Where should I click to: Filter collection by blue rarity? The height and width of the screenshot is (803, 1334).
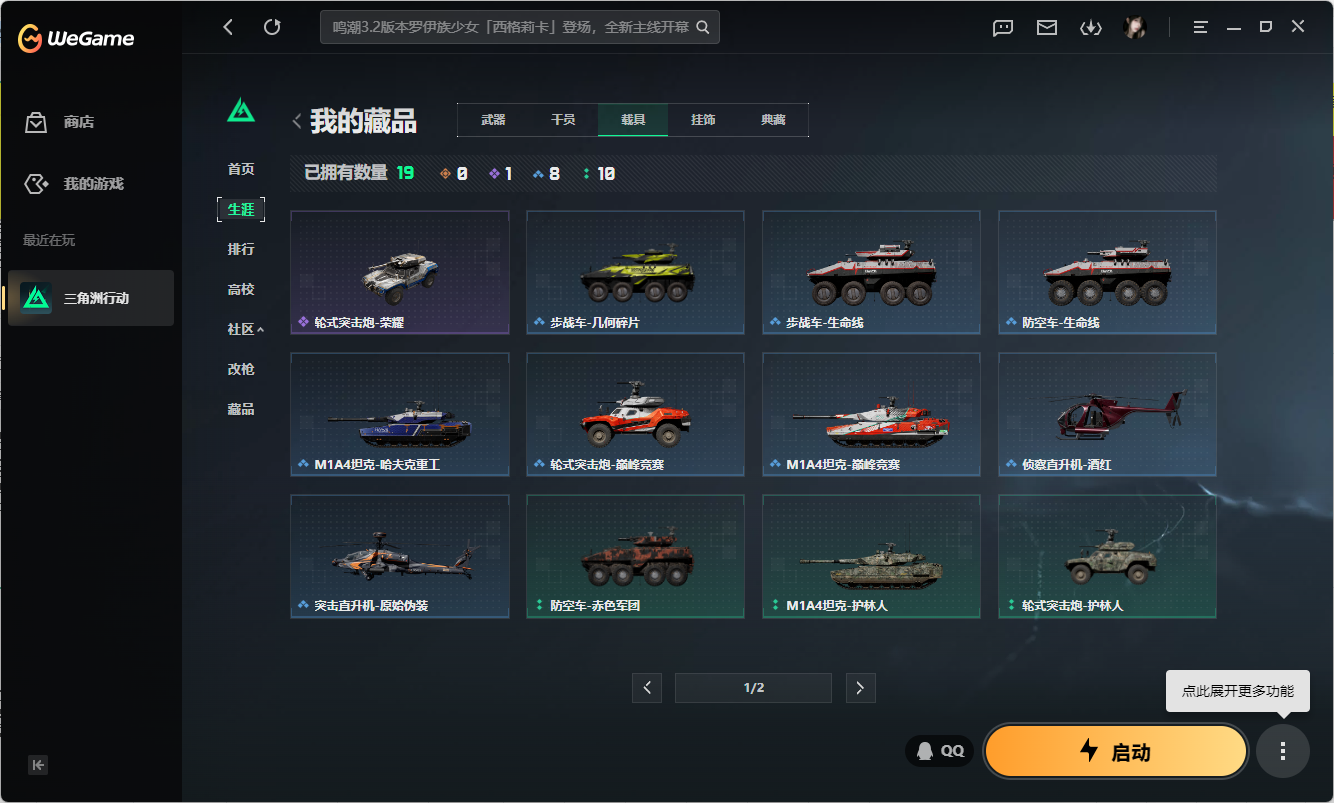click(538, 172)
